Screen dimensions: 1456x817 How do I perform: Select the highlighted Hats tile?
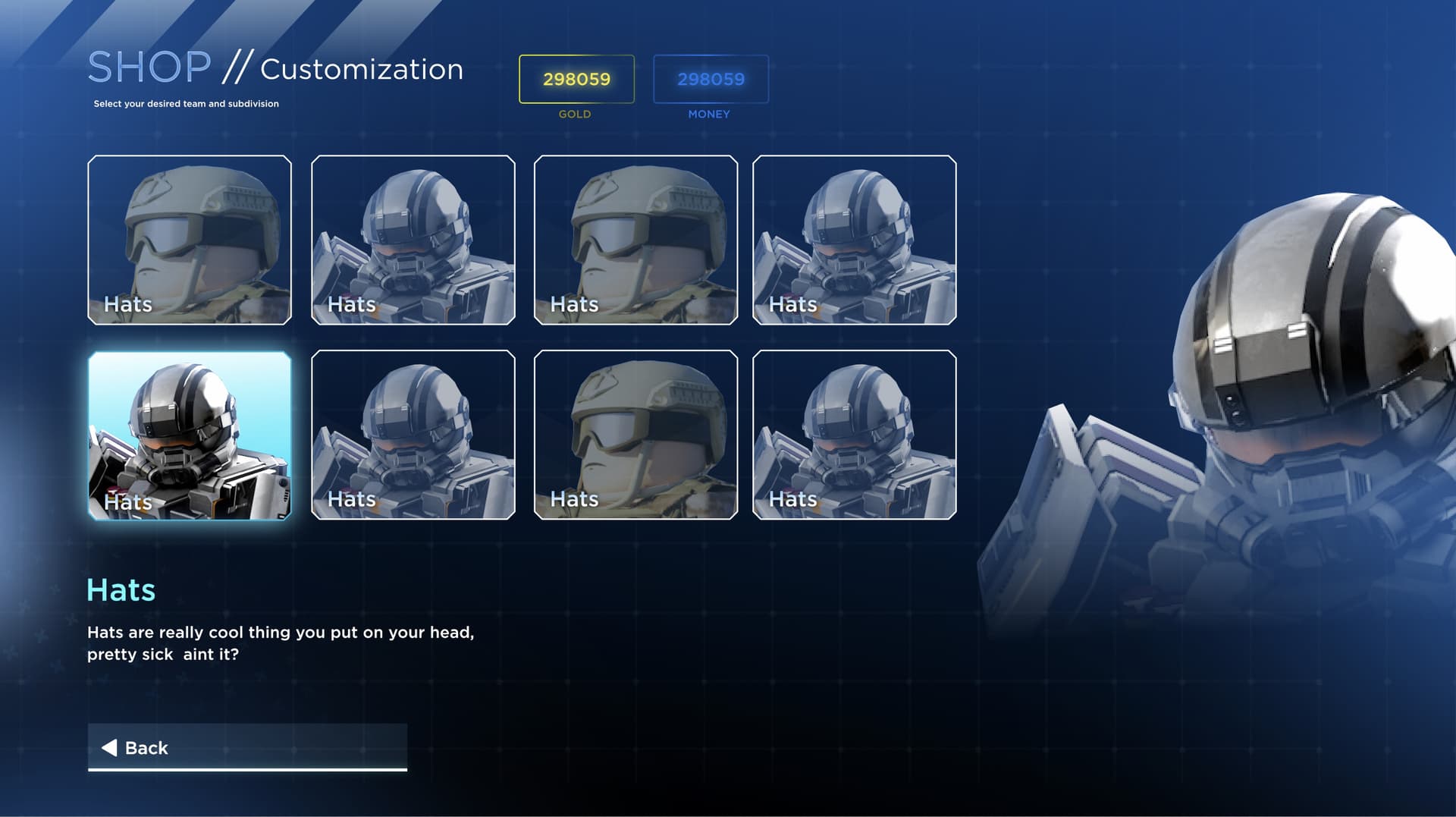click(x=190, y=435)
